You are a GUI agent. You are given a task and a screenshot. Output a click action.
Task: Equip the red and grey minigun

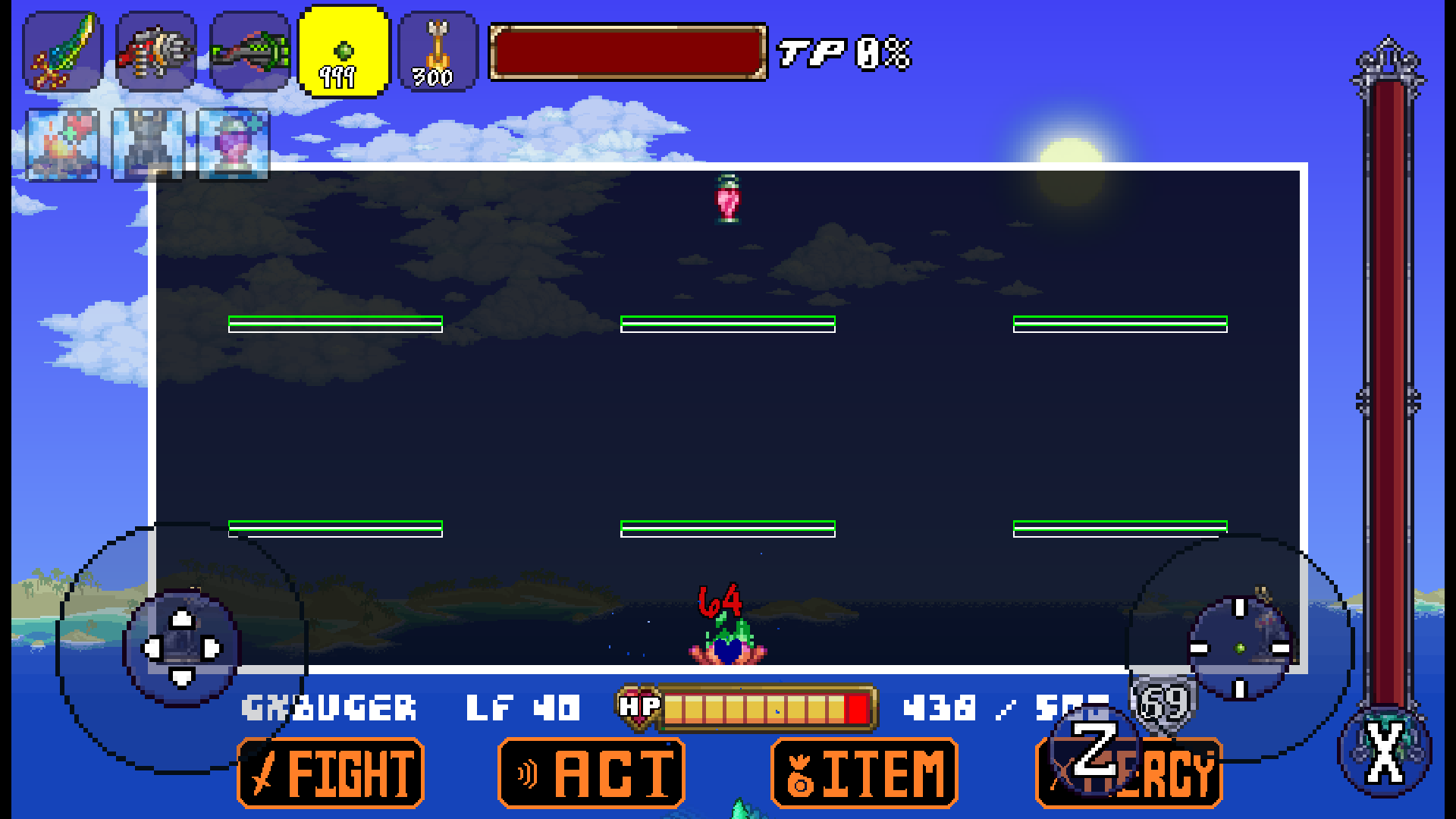pos(156,52)
